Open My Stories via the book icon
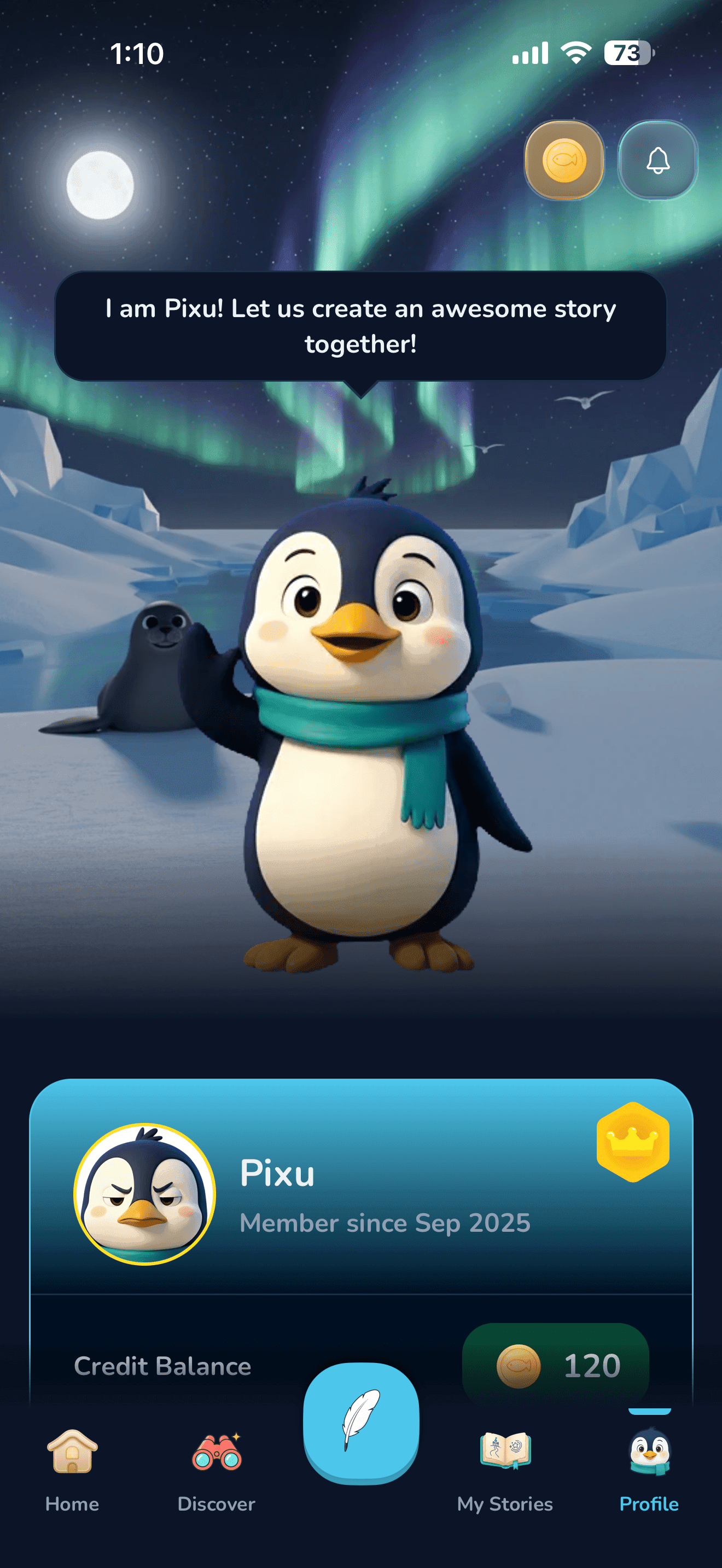 [505, 1449]
